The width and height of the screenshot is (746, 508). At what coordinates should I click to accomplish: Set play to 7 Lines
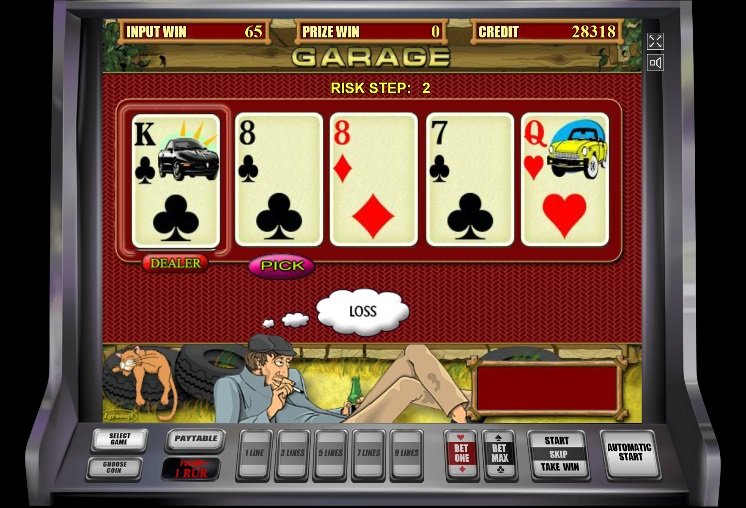pos(368,456)
